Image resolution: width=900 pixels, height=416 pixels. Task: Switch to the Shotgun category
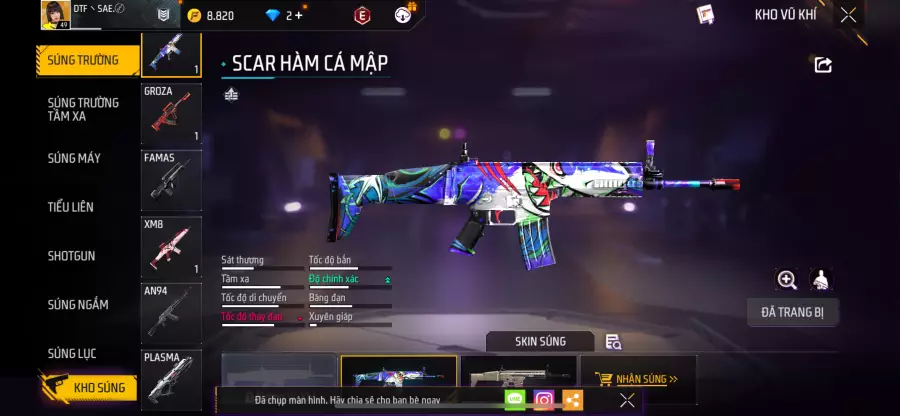coord(72,256)
